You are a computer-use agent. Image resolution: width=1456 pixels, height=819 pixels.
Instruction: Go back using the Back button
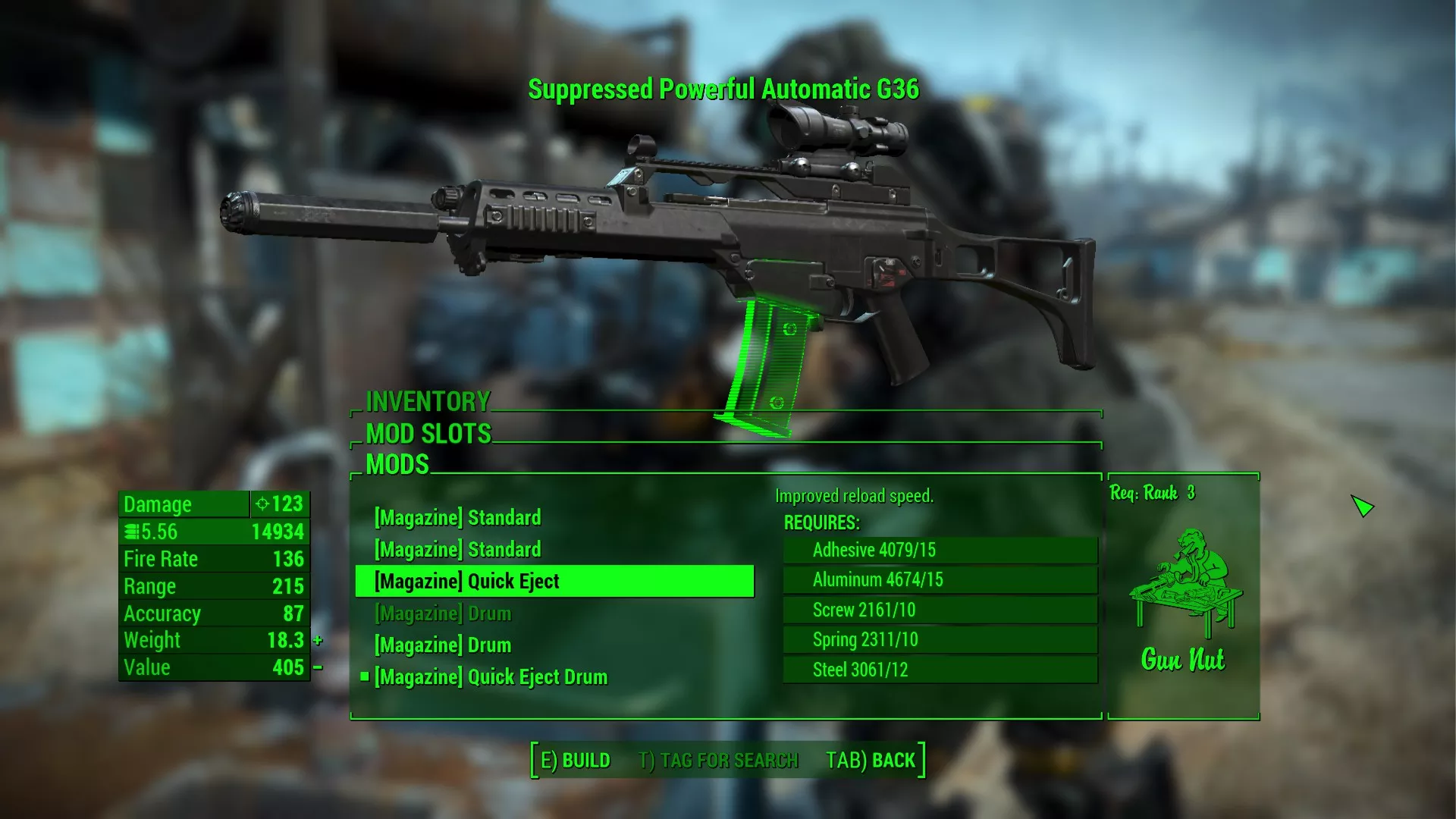point(871,761)
